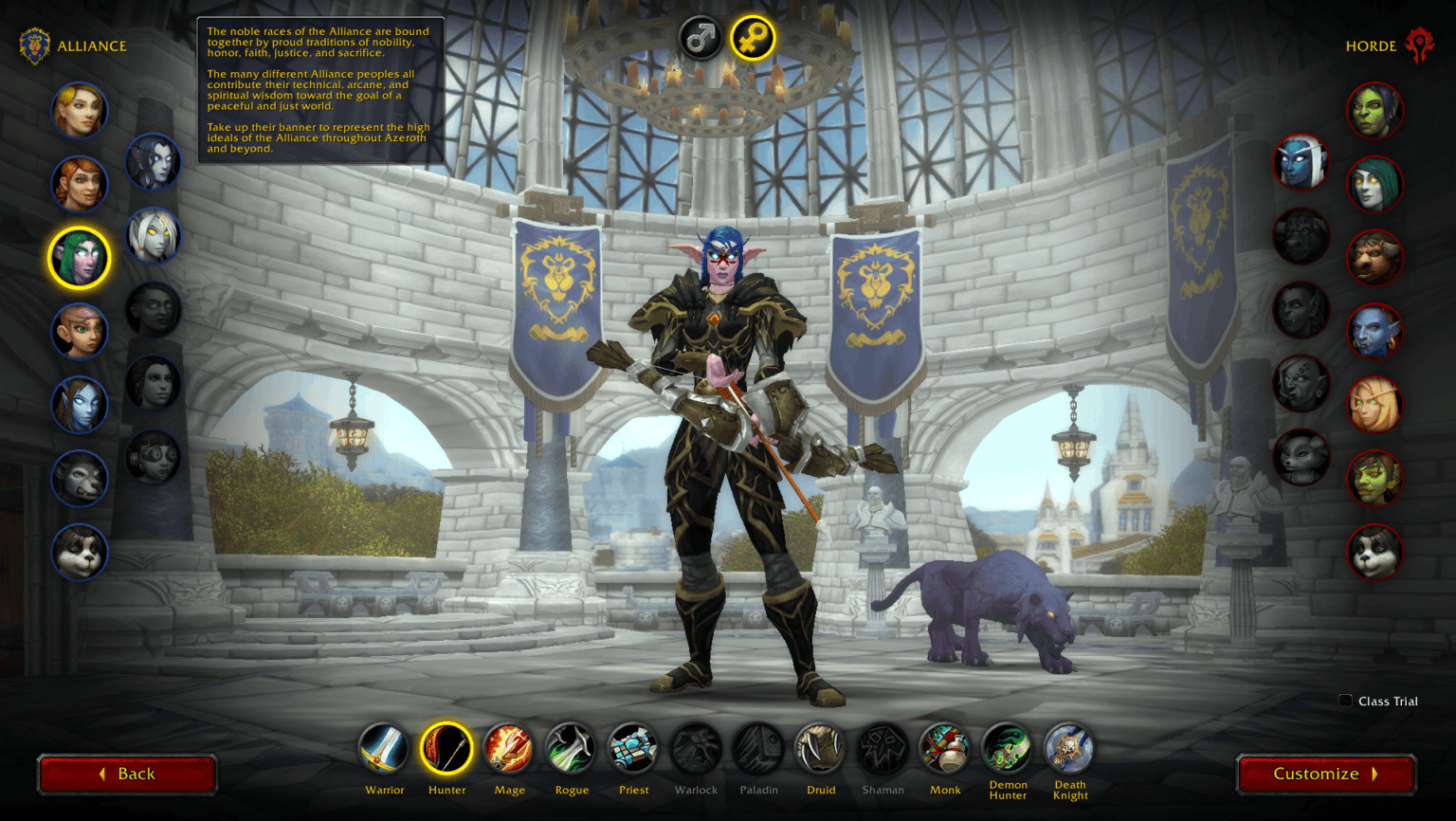Screen dimensions: 1456x821
Task: Select the Goblin portrait in the Horde list
Action: (1374, 479)
